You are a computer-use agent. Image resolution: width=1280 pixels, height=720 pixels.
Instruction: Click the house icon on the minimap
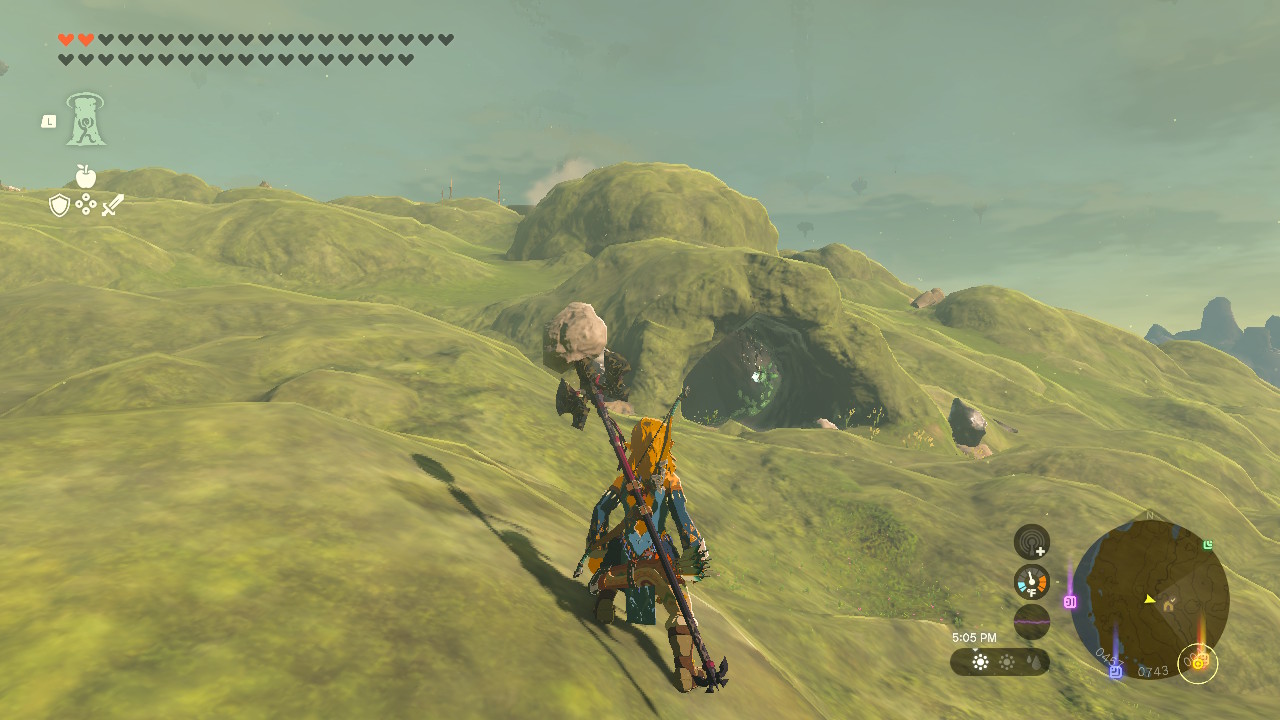(x=1167, y=605)
